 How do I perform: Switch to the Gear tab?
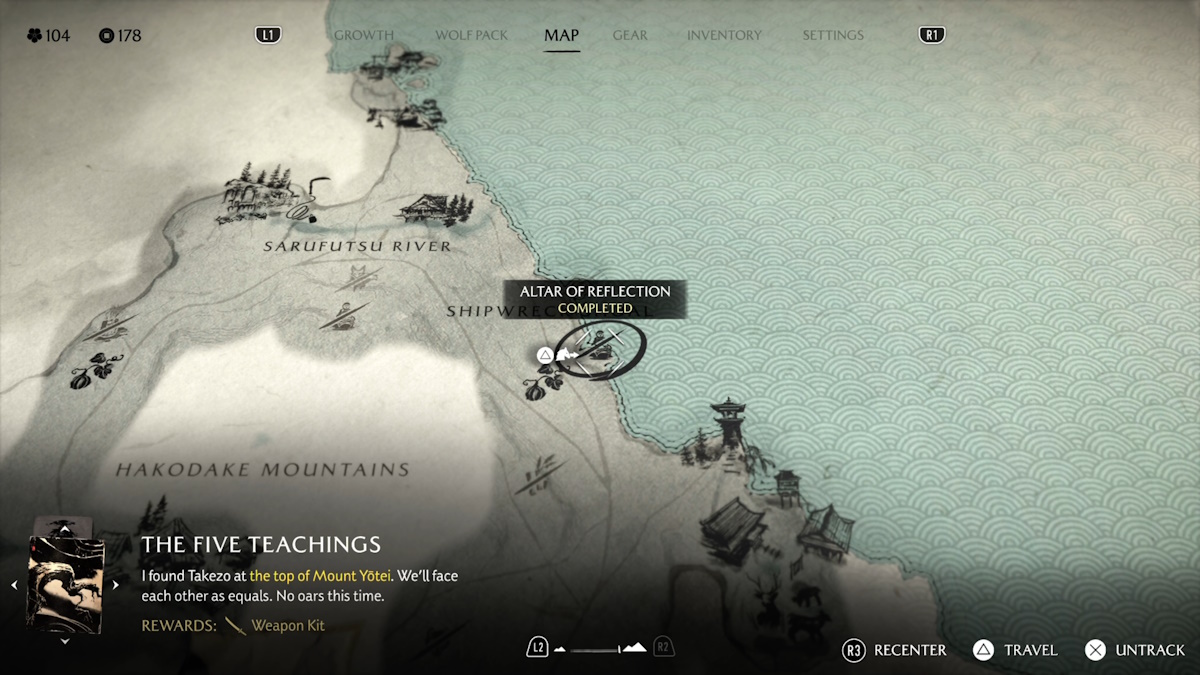click(x=630, y=35)
